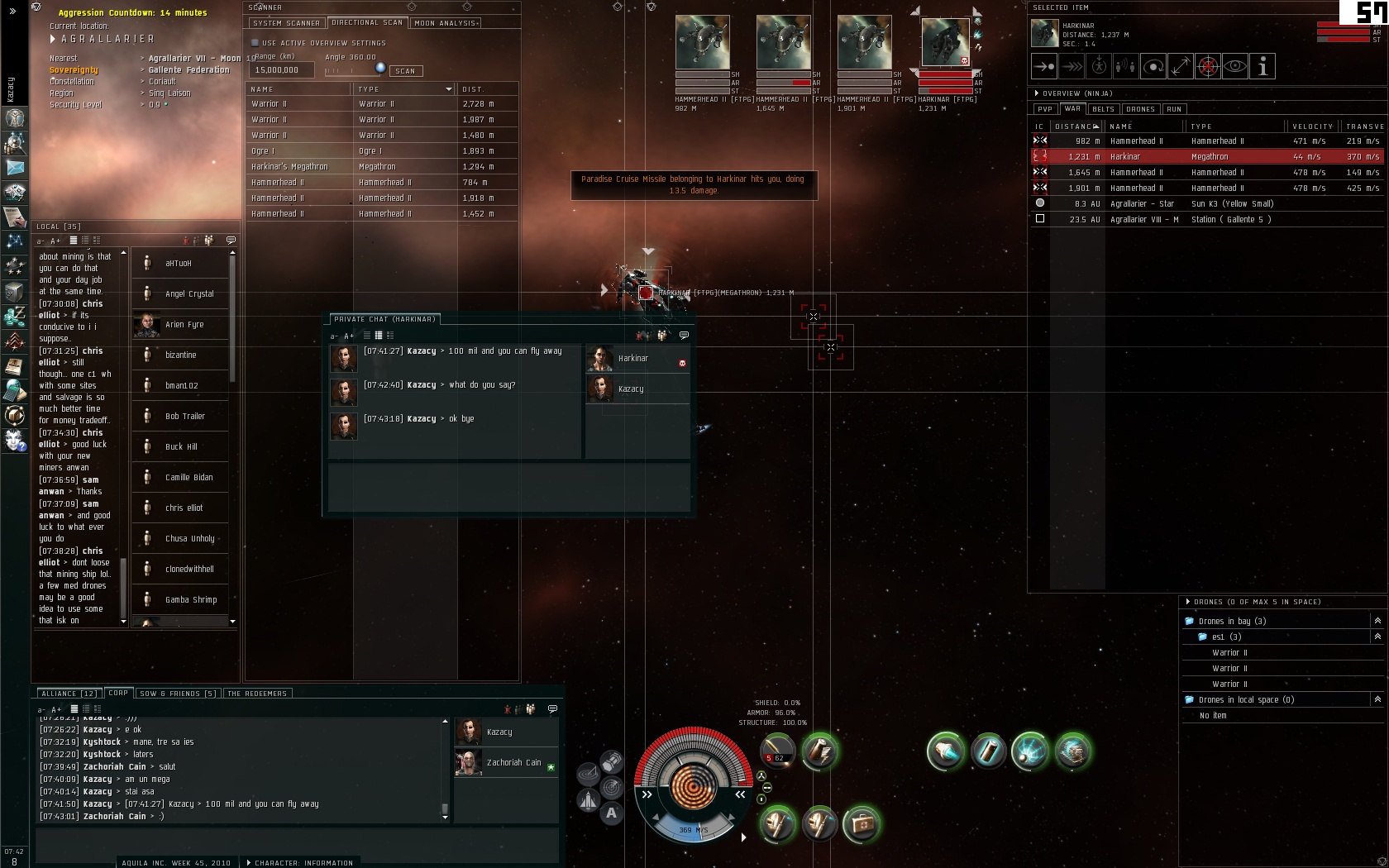Image resolution: width=1389 pixels, height=868 pixels.
Task: Click the private chat message input box
Action: (508, 489)
